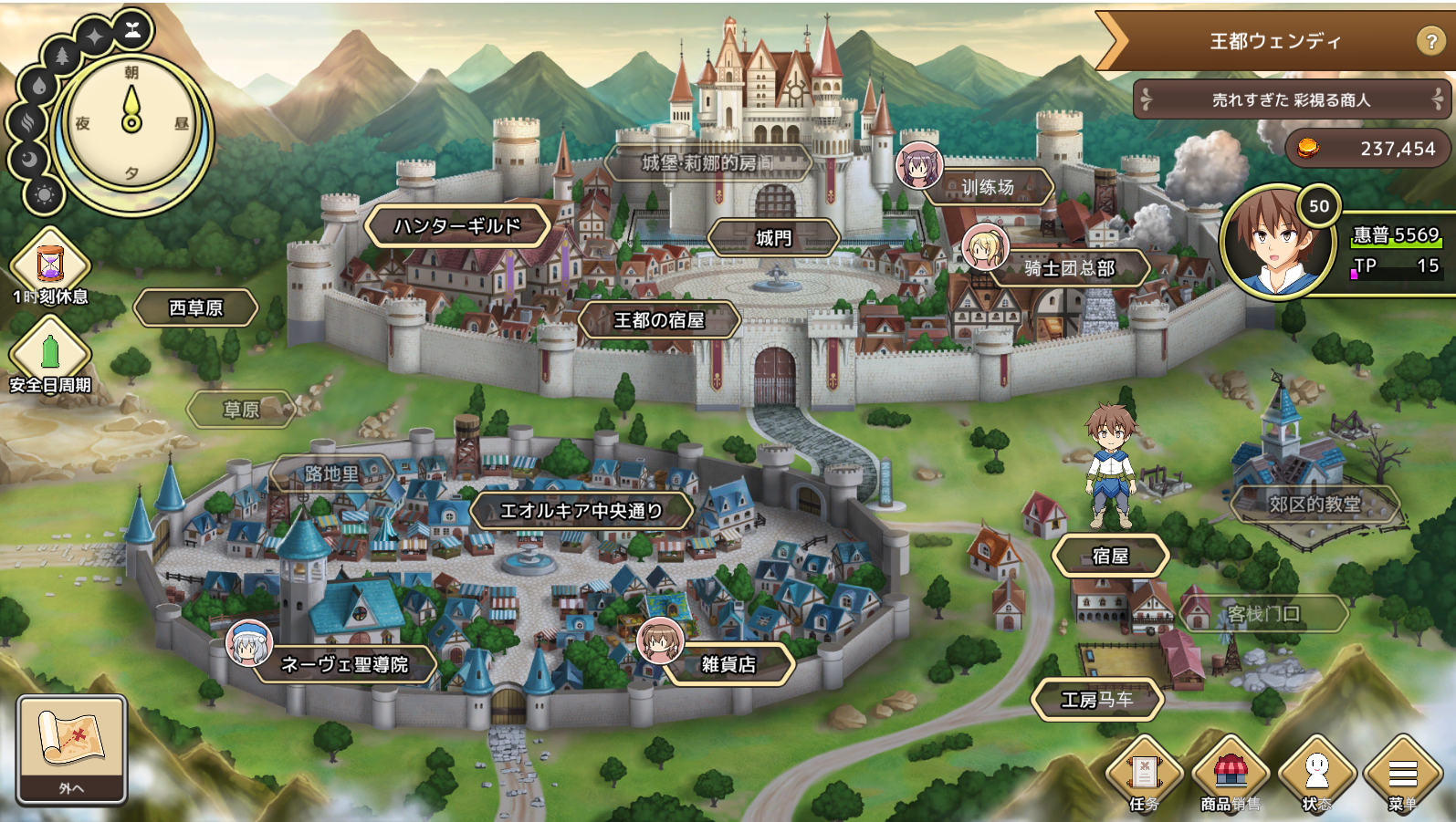
Task: Enter the 城門 location label
Action: (x=773, y=238)
